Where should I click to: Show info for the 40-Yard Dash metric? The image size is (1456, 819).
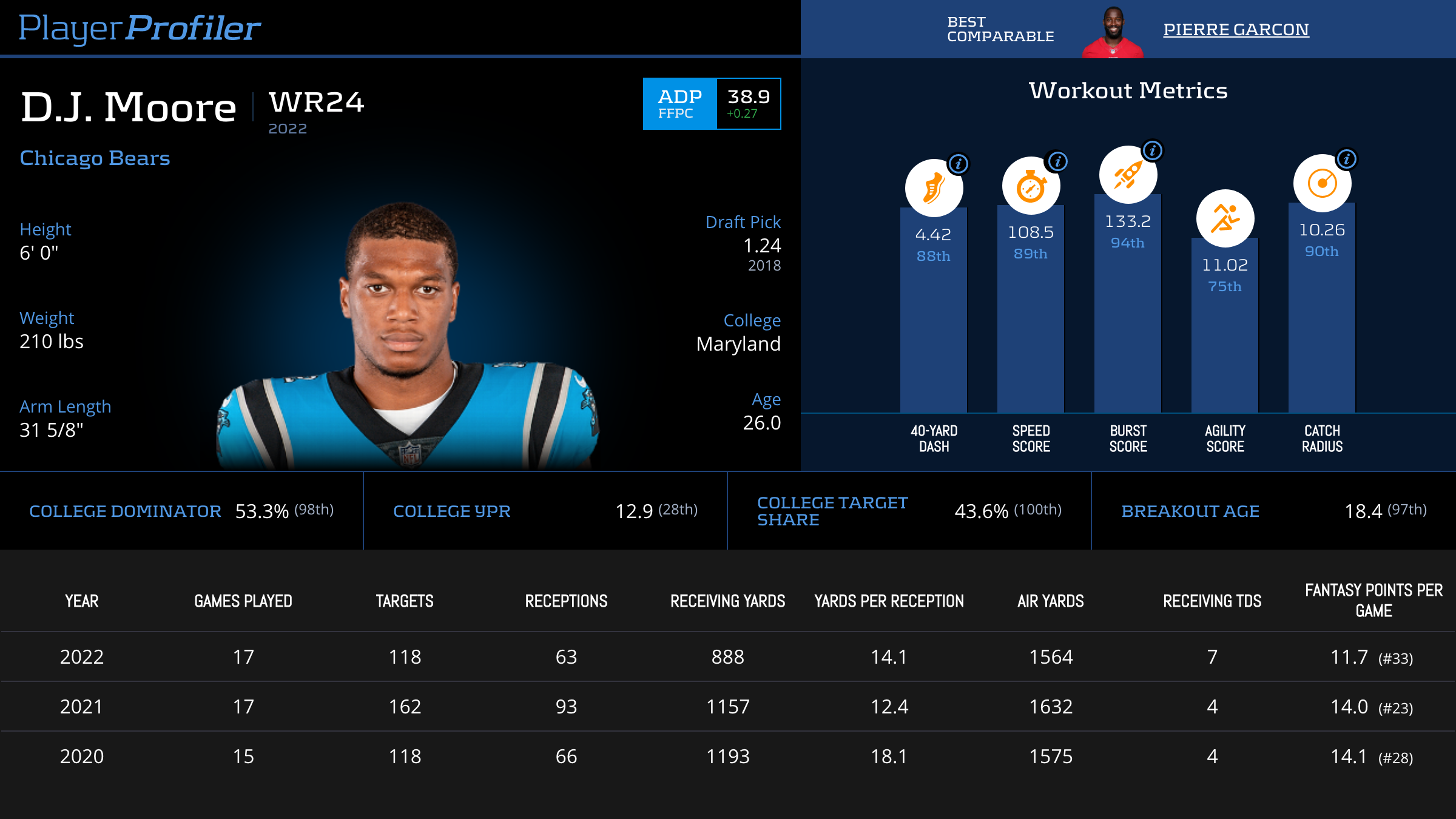(959, 164)
